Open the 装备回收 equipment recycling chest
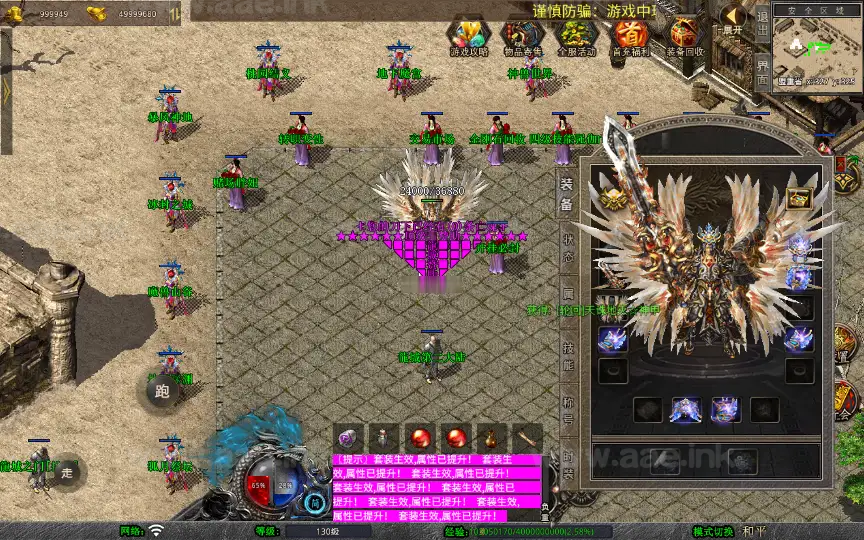Screen dimensions: 864x540 click(685, 37)
